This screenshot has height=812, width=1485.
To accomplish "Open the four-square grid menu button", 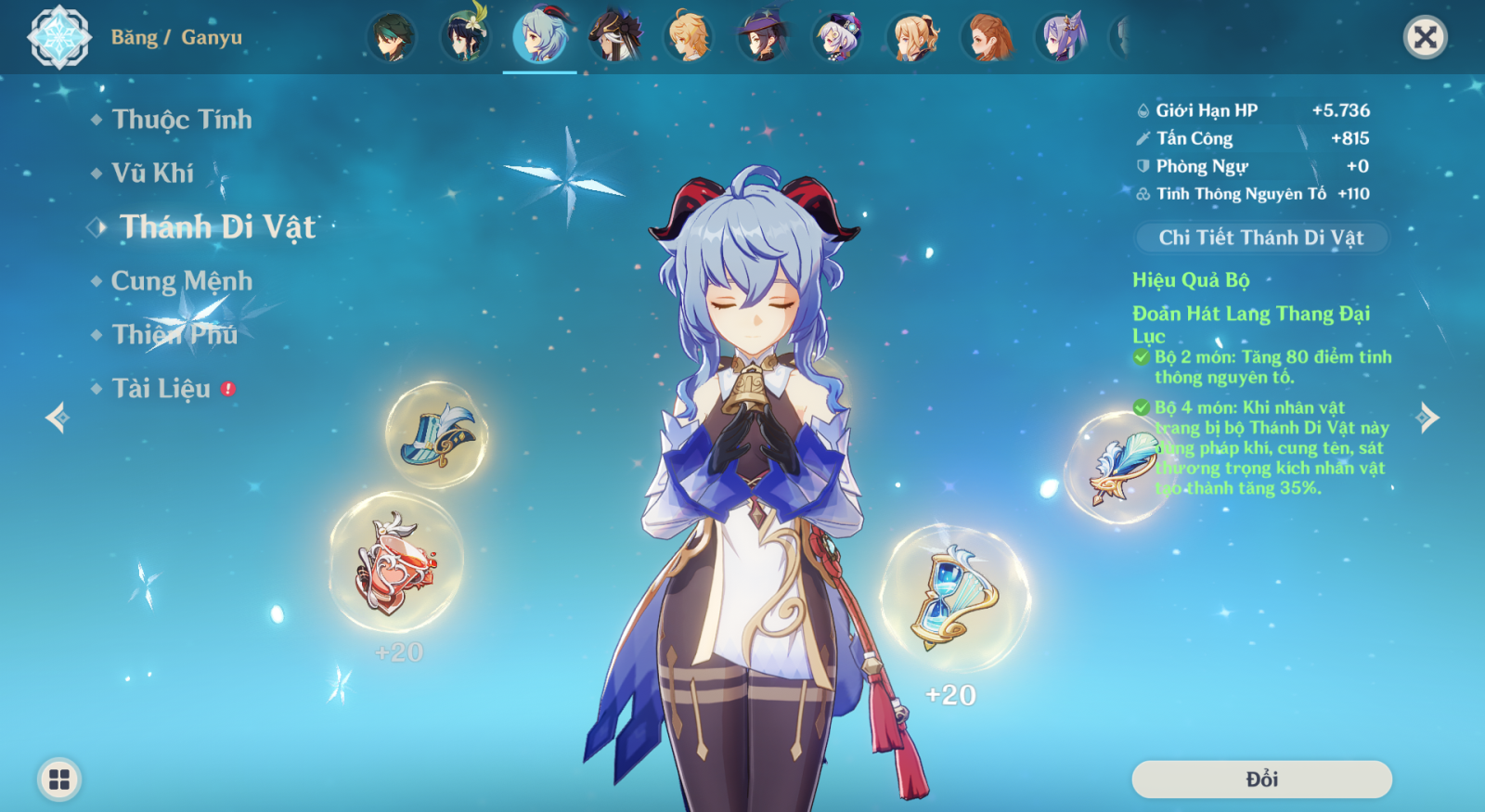I will click(x=59, y=780).
